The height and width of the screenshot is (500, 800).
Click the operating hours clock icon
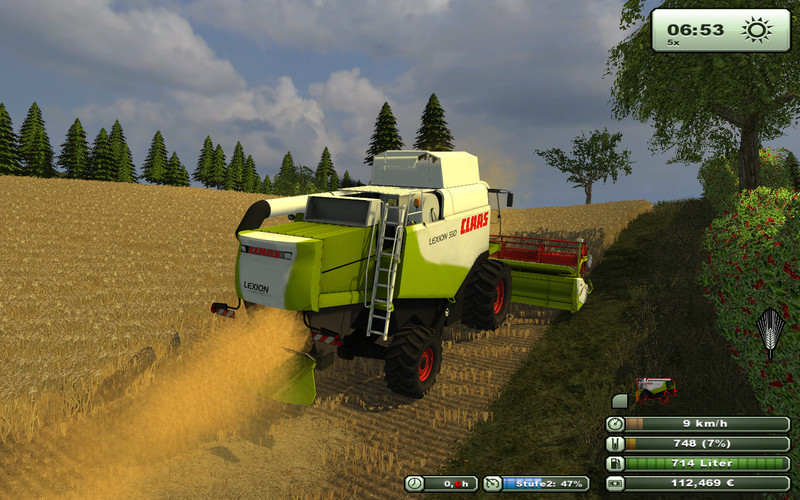tap(414, 484)
